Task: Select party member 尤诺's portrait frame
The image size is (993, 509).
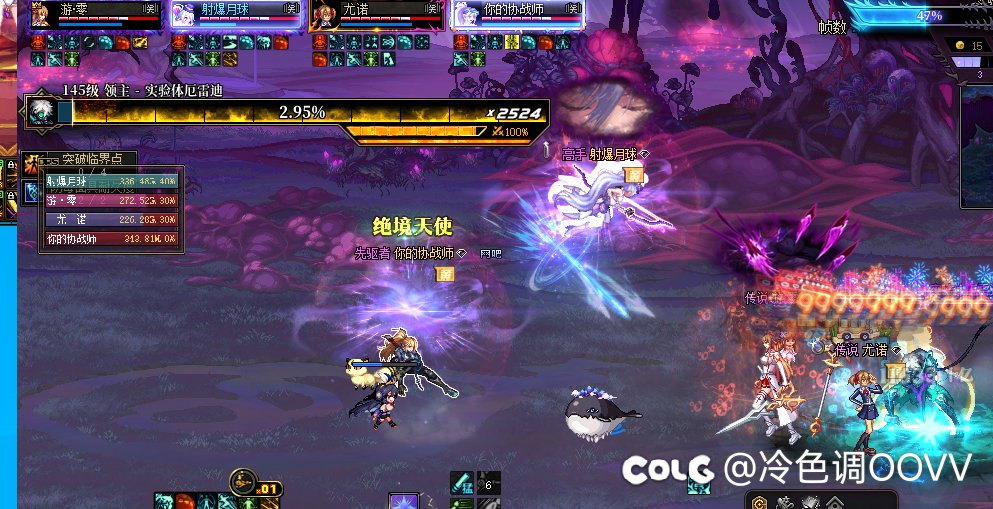Action: pos(322,16)
